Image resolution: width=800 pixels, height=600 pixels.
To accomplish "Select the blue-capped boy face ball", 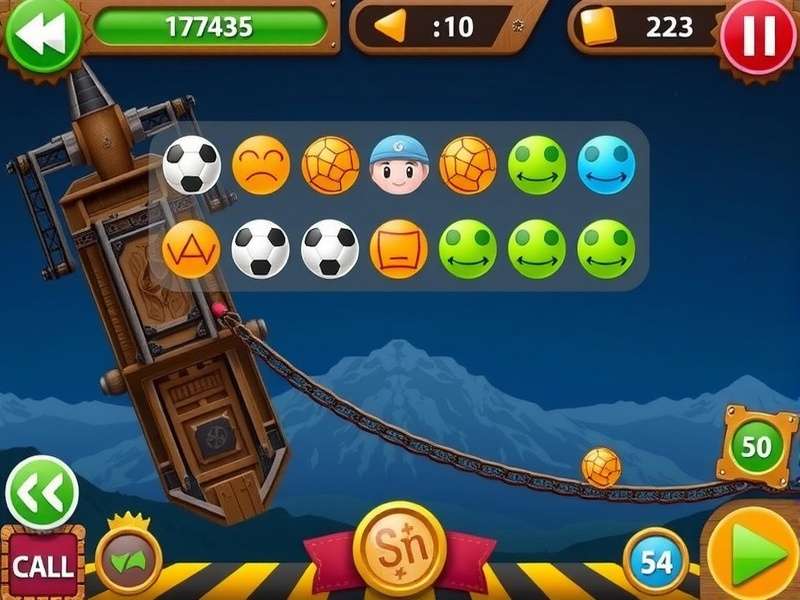I will 399,165.
